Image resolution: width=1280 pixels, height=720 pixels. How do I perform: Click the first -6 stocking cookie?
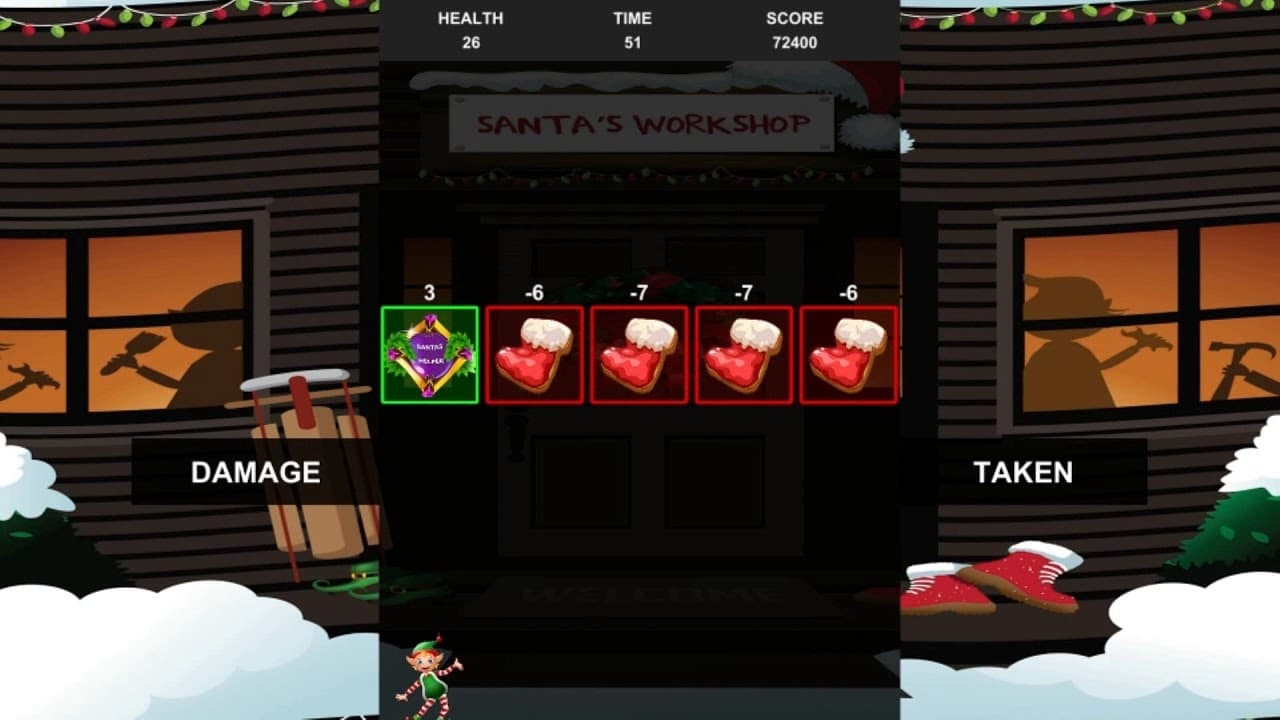click(535, 355)
